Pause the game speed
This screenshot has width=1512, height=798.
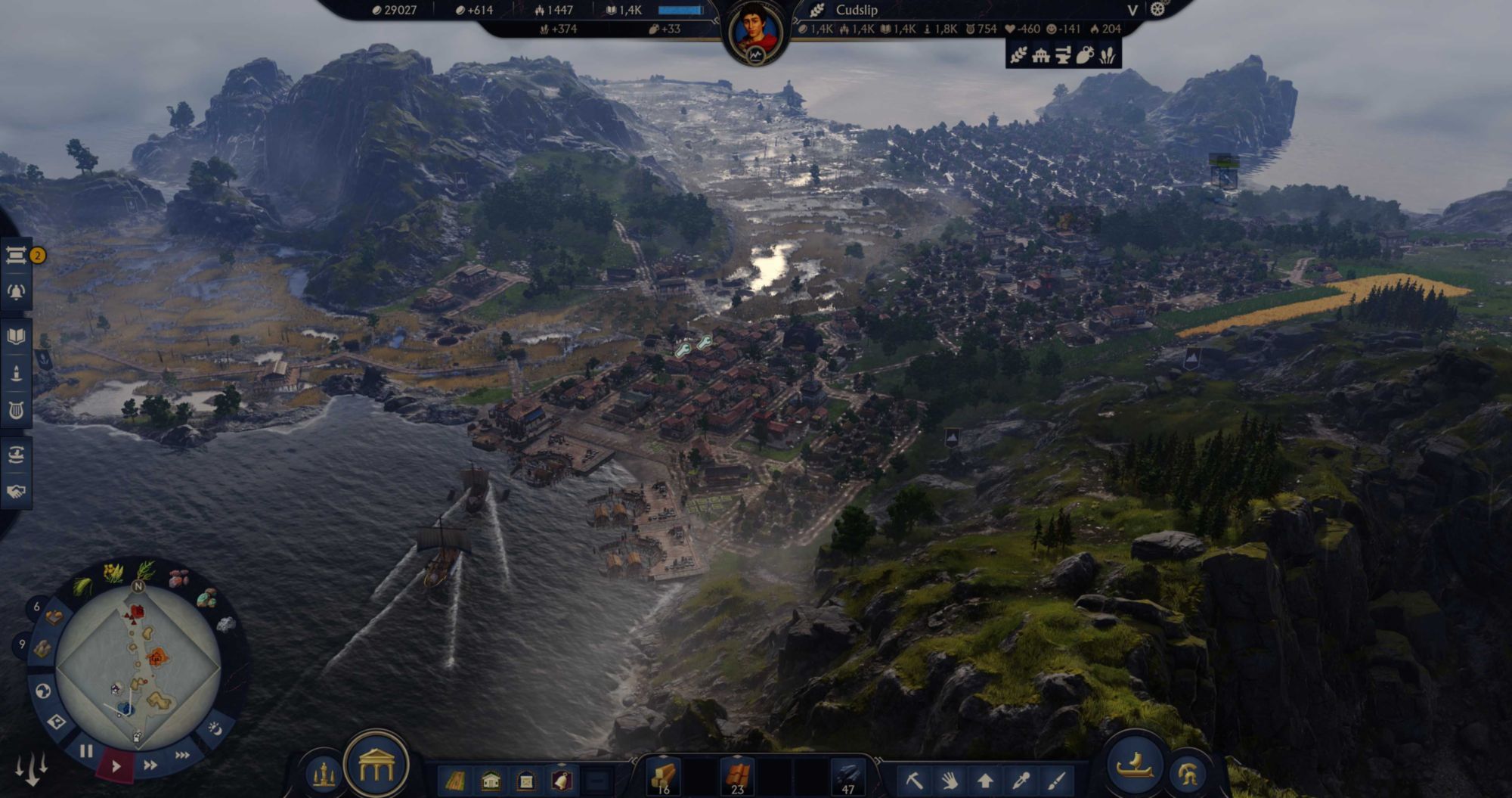click(86, 751)
